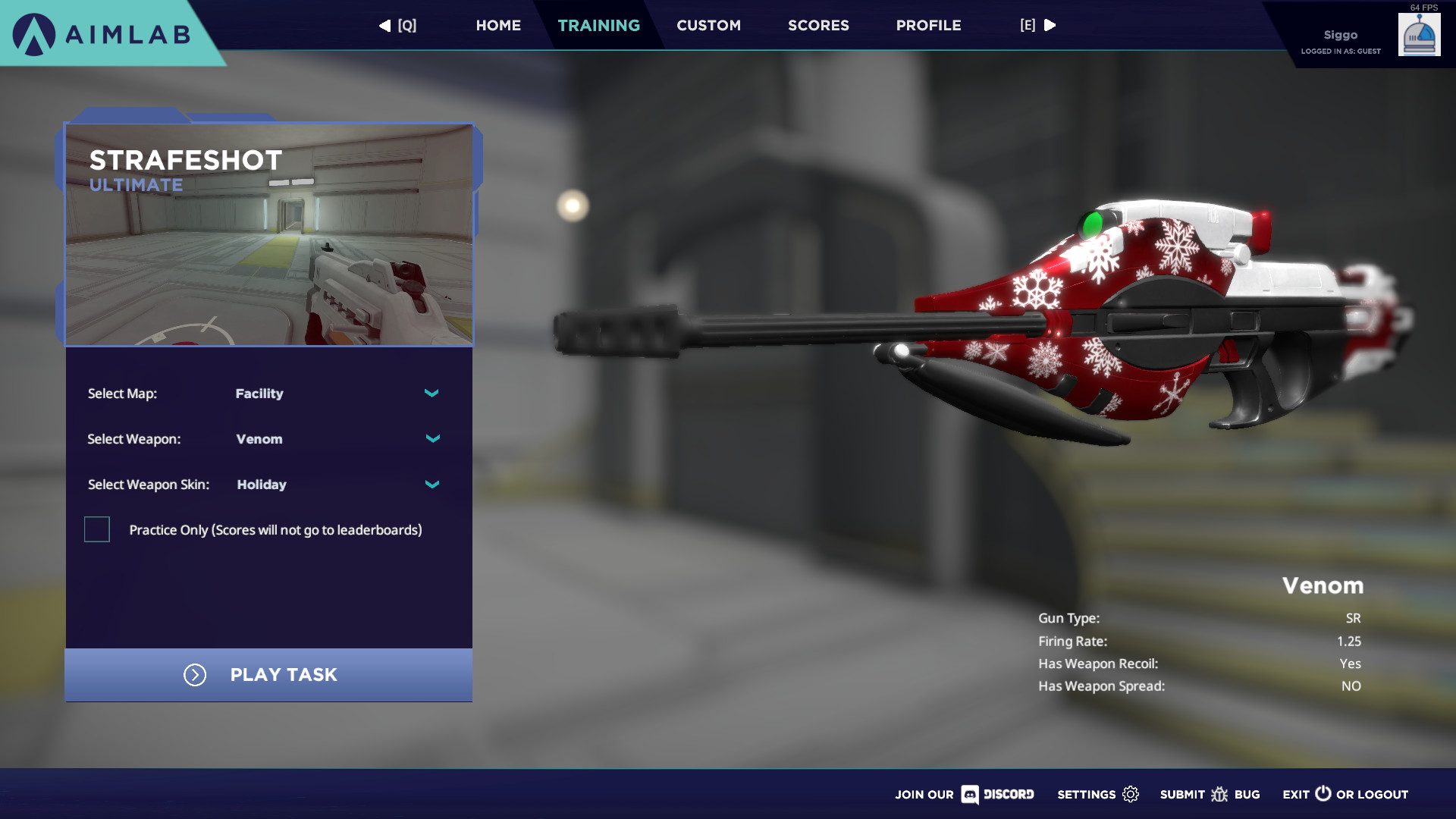Click the PLAY TASK button
Screen dimensions: 1456x819
coord(284,675)
